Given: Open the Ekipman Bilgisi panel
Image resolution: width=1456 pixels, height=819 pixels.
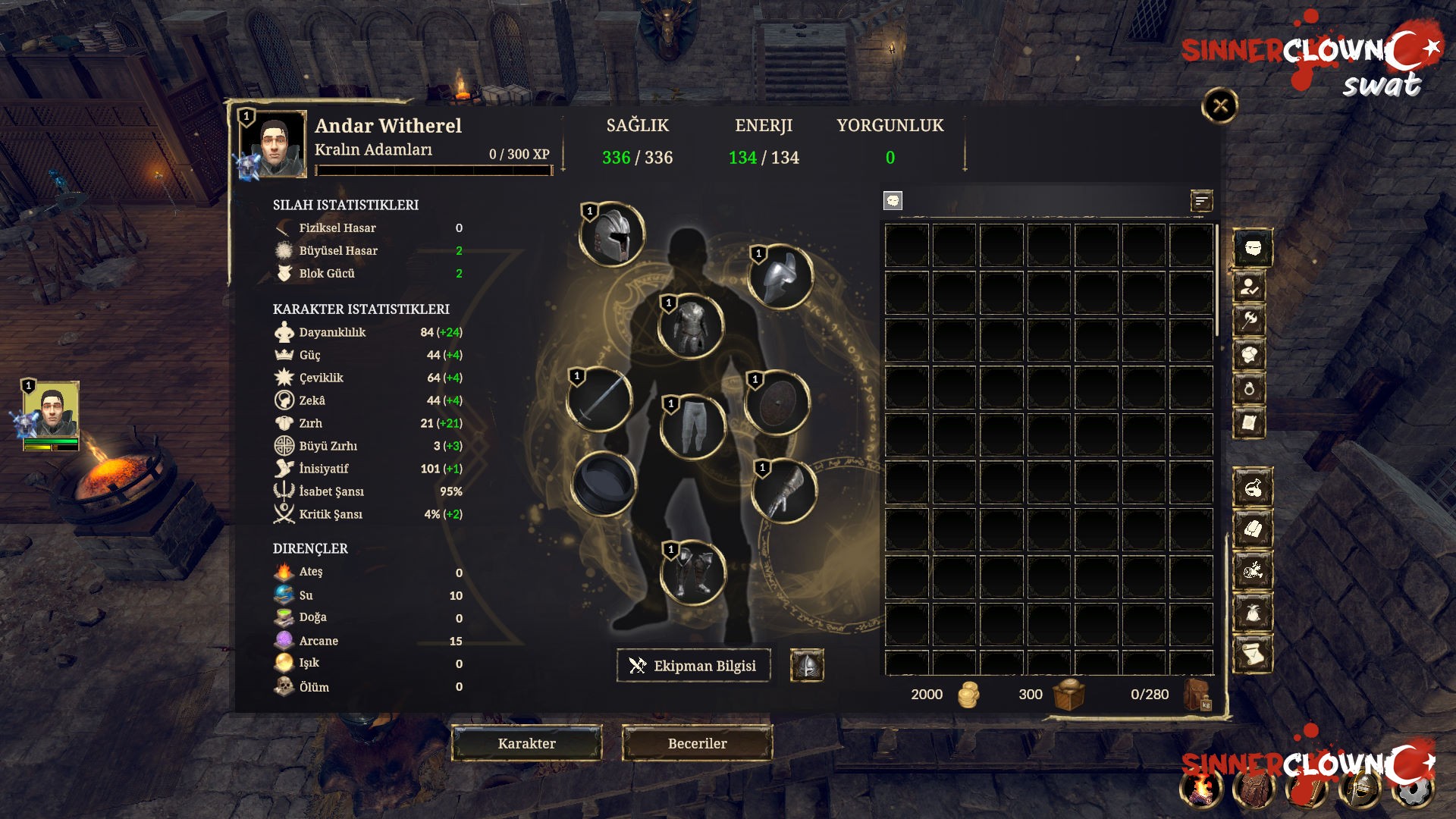Looking at the screenshot, I should click(x=693, y=666).
